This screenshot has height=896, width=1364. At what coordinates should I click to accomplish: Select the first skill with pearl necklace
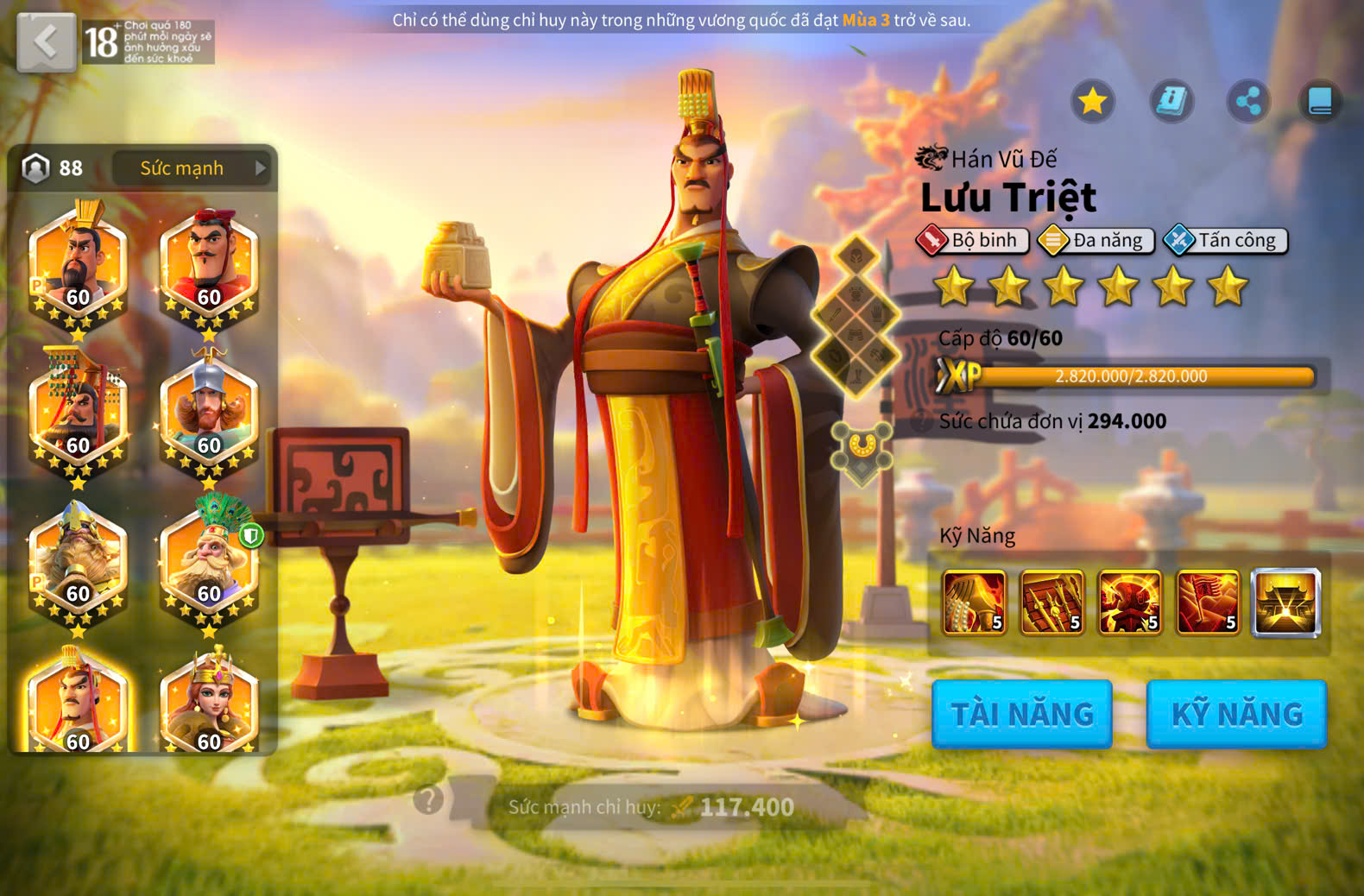click(975, 603)
